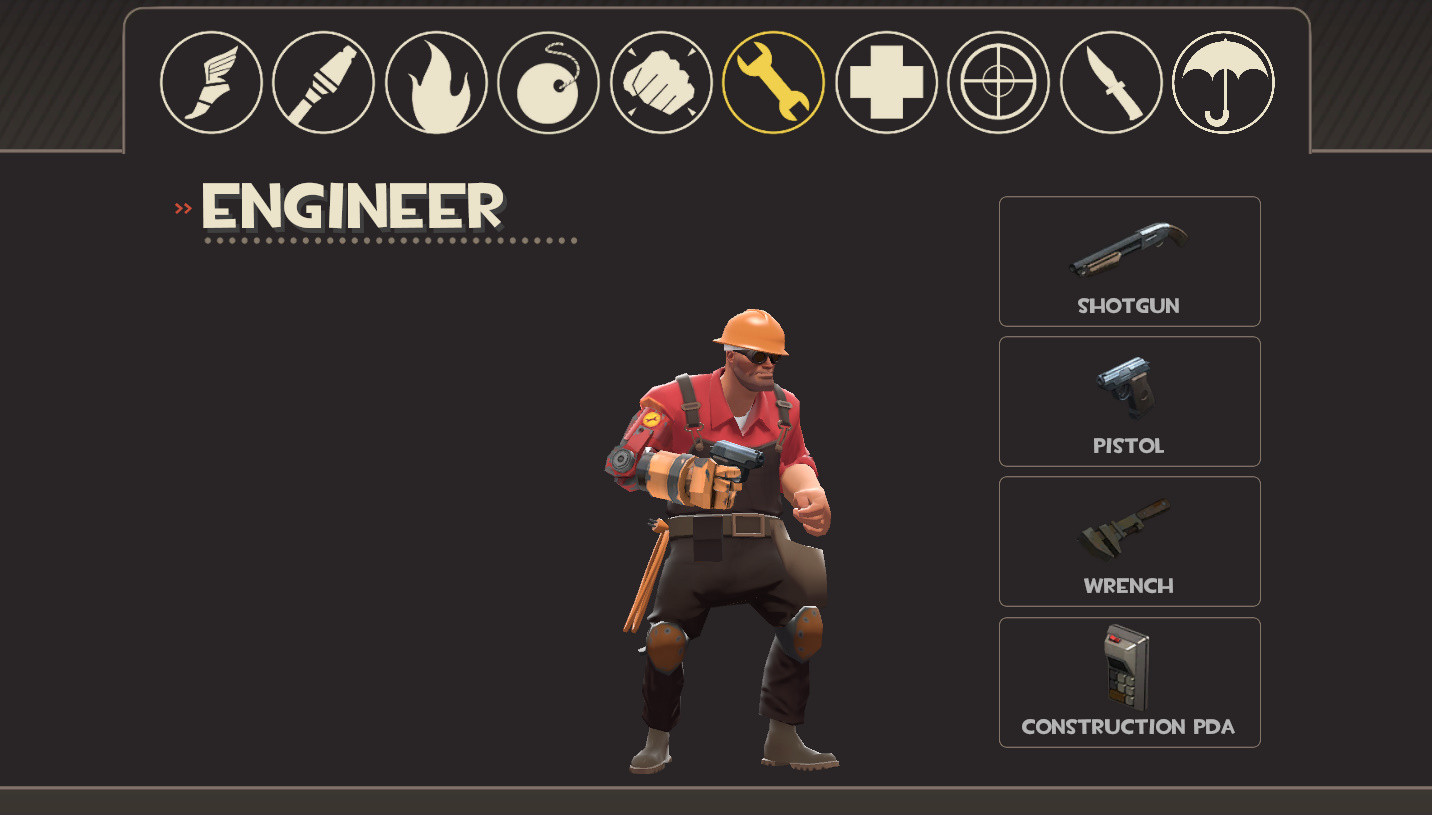The image size is (1432, 815).
Task: Click the ENGINEER class title
Action: click(350, 207)
